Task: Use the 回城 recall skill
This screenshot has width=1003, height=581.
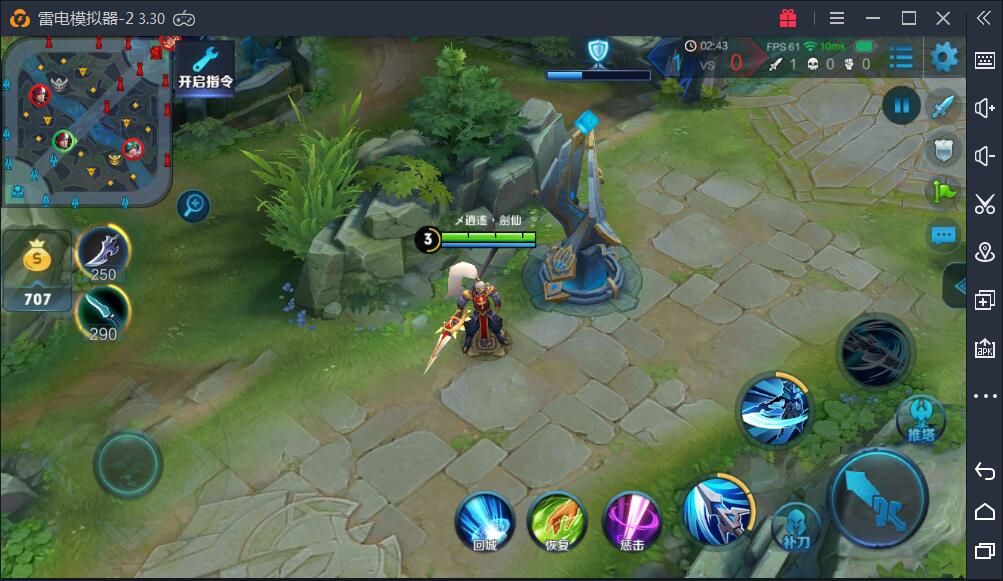Action: coord(485,520)
